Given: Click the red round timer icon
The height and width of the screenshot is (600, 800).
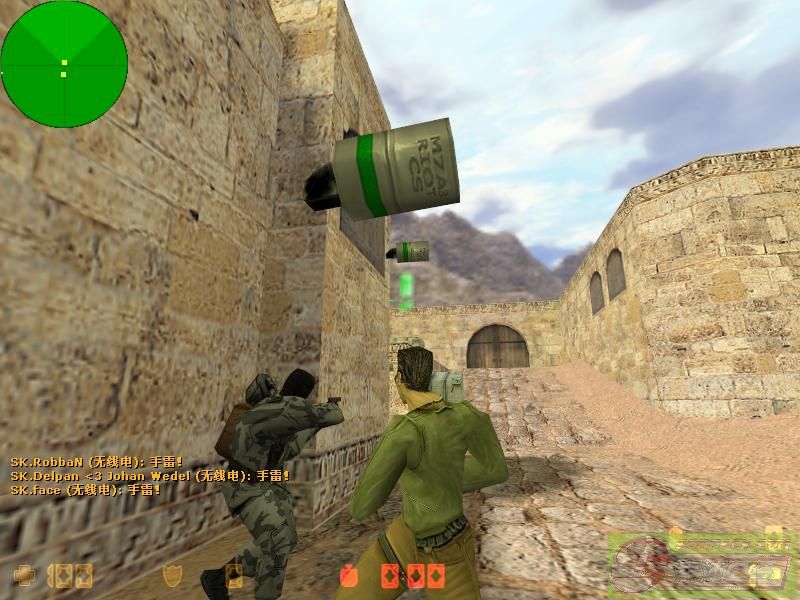Looking at the screenshot, I should (349, 575).
